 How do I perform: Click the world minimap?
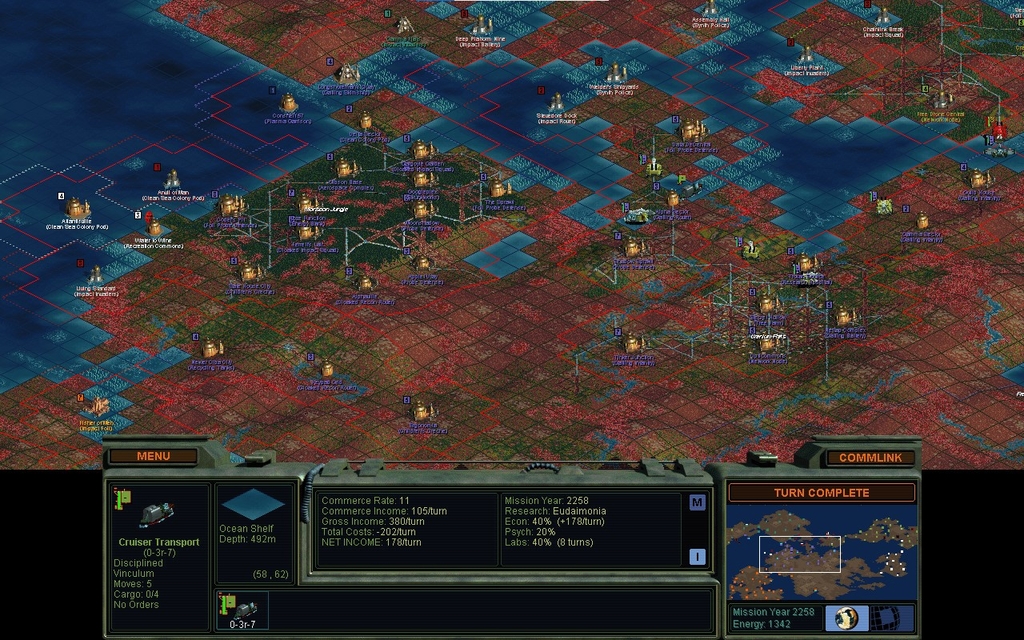point(821,552)
